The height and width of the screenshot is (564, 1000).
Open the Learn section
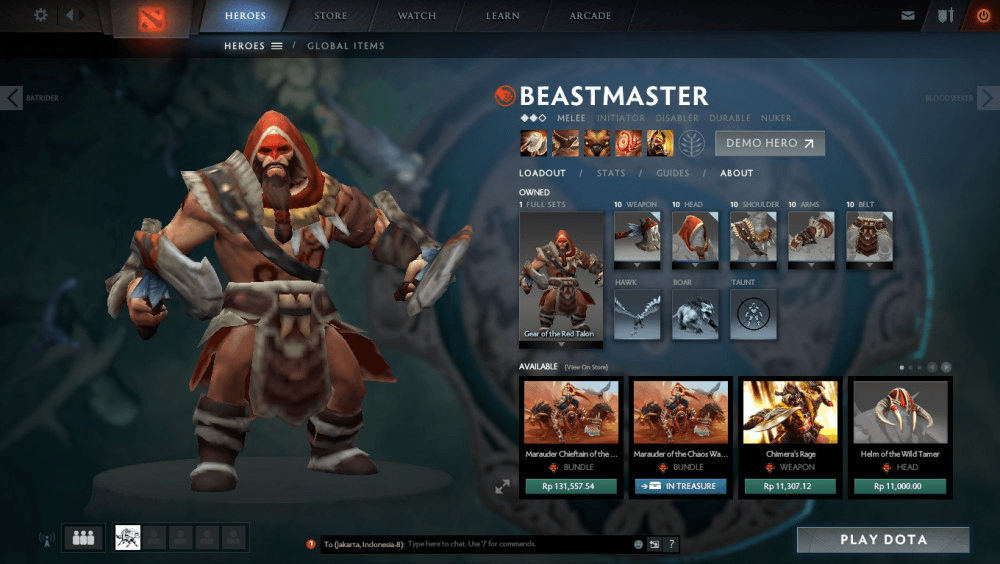click(x=502, y=16)
